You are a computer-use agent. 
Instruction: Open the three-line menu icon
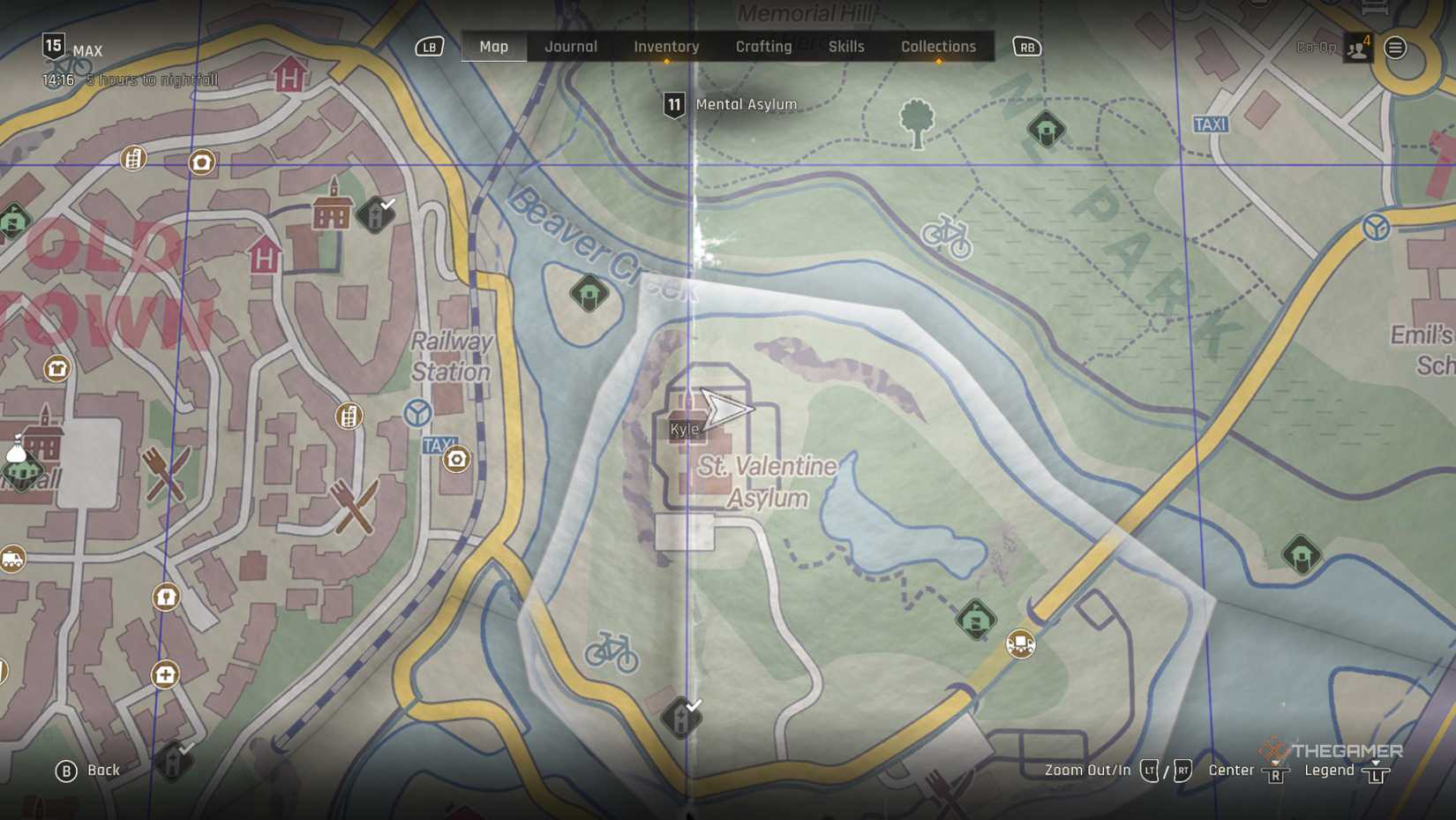coord(1395,48)
